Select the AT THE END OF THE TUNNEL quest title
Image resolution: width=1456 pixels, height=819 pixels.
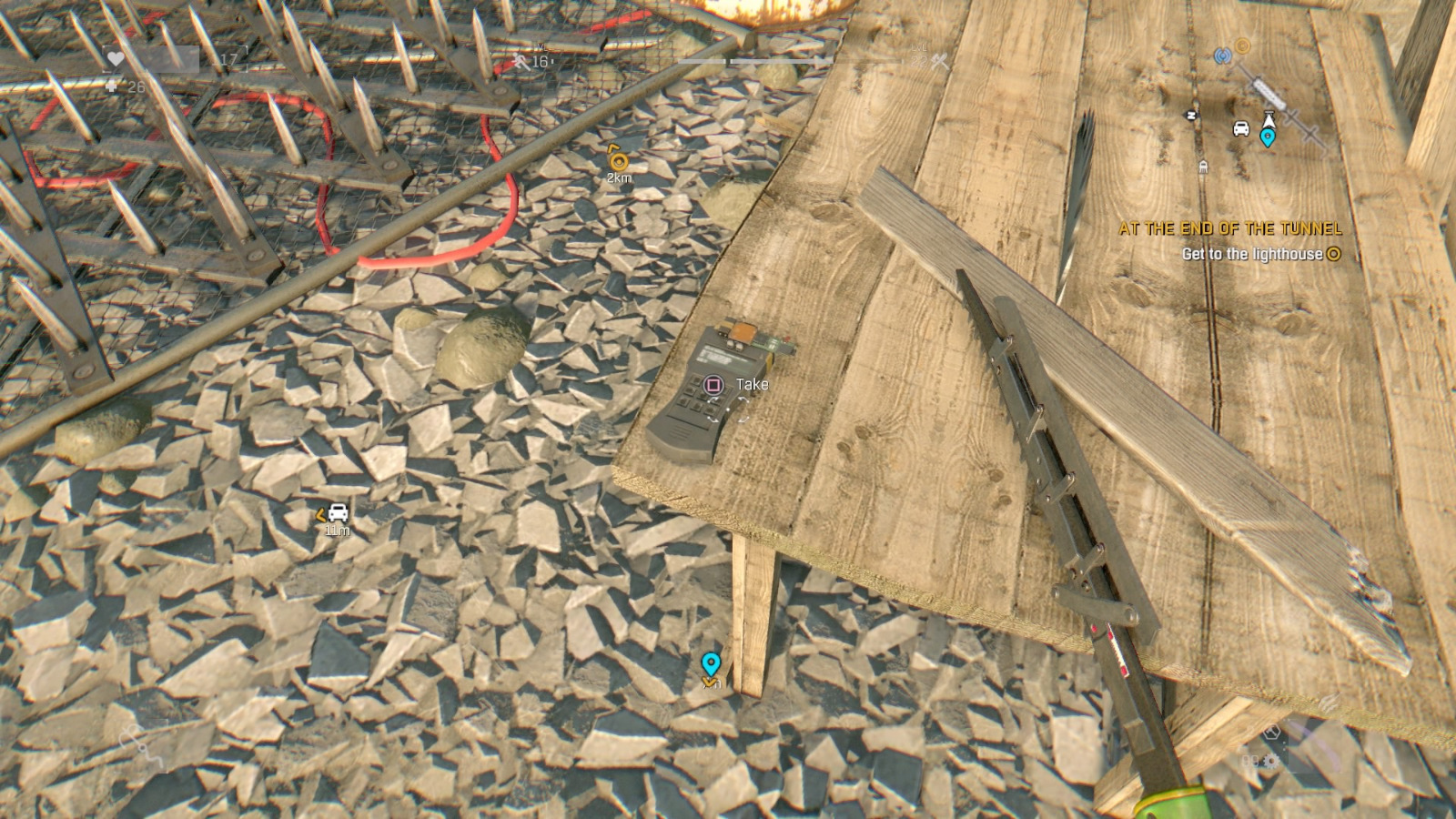[1231, 230]
